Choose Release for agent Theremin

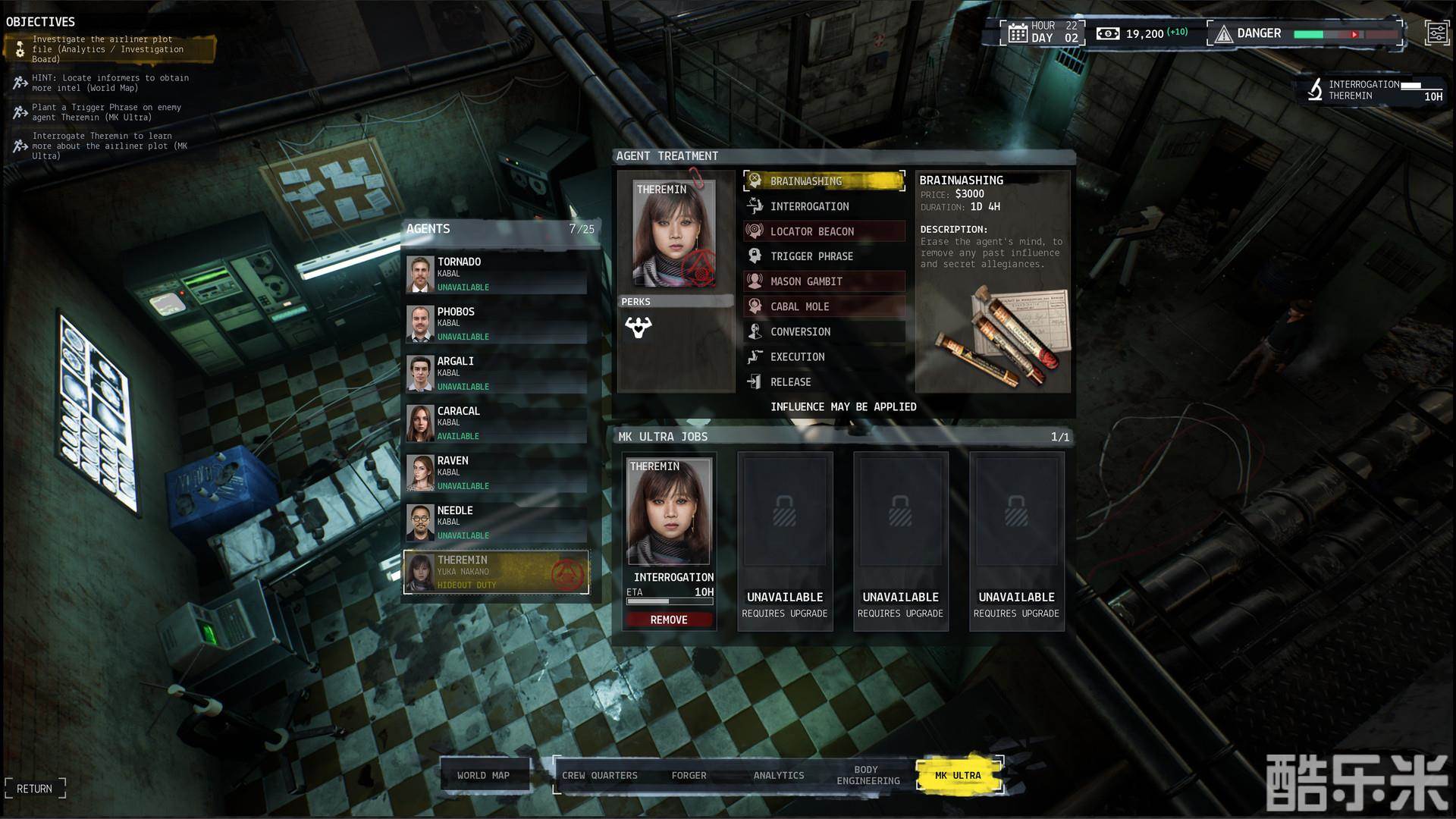pyautogui.click(x=824, y=382)
